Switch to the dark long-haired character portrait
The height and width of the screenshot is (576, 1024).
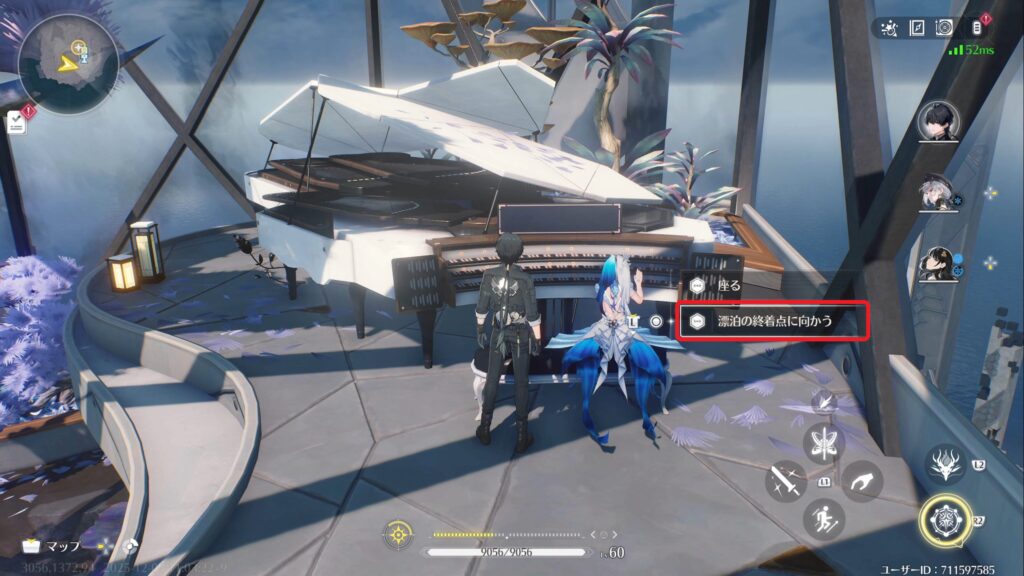coord(937,264)
